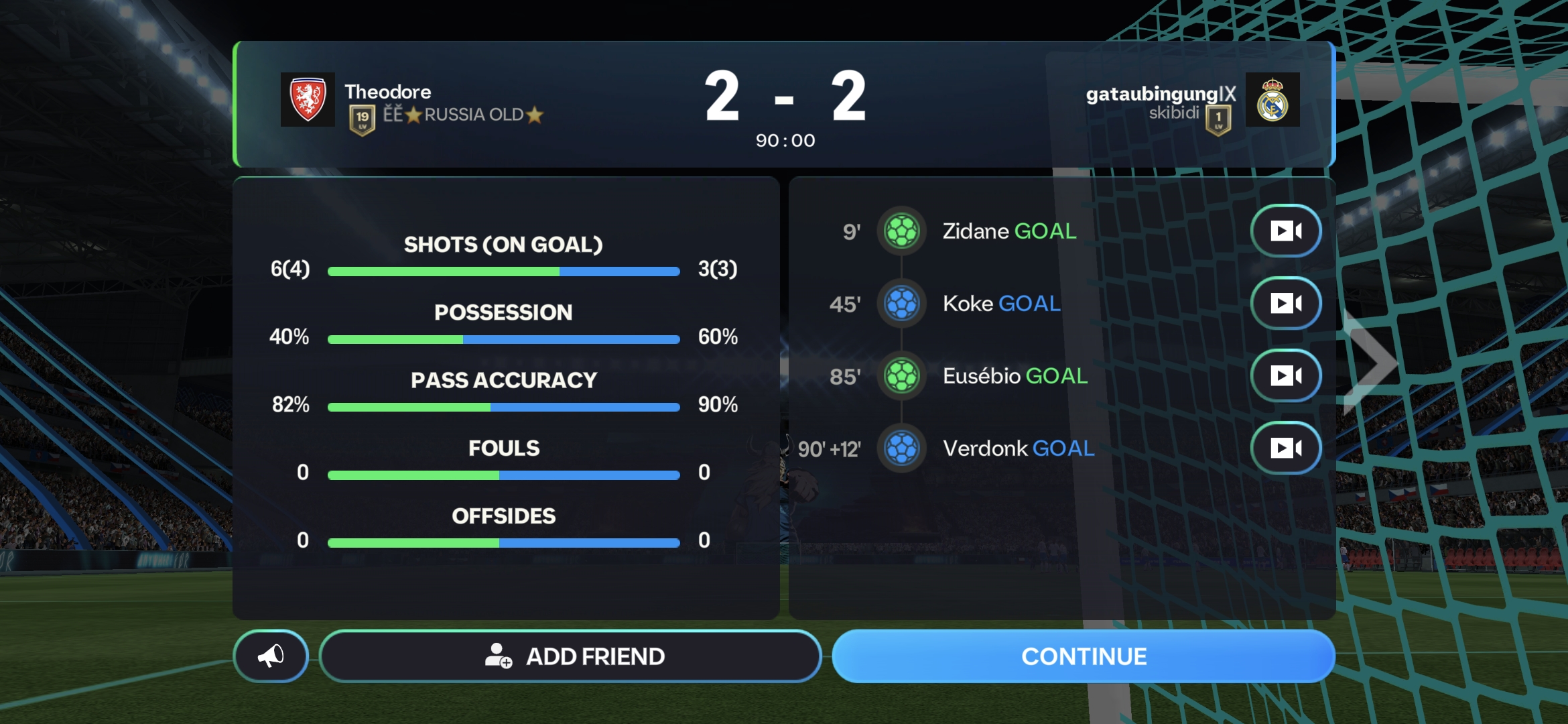View Eusébio's 85' goal replay
This screenshot has width=1568, height=724.
(1285, 375)
